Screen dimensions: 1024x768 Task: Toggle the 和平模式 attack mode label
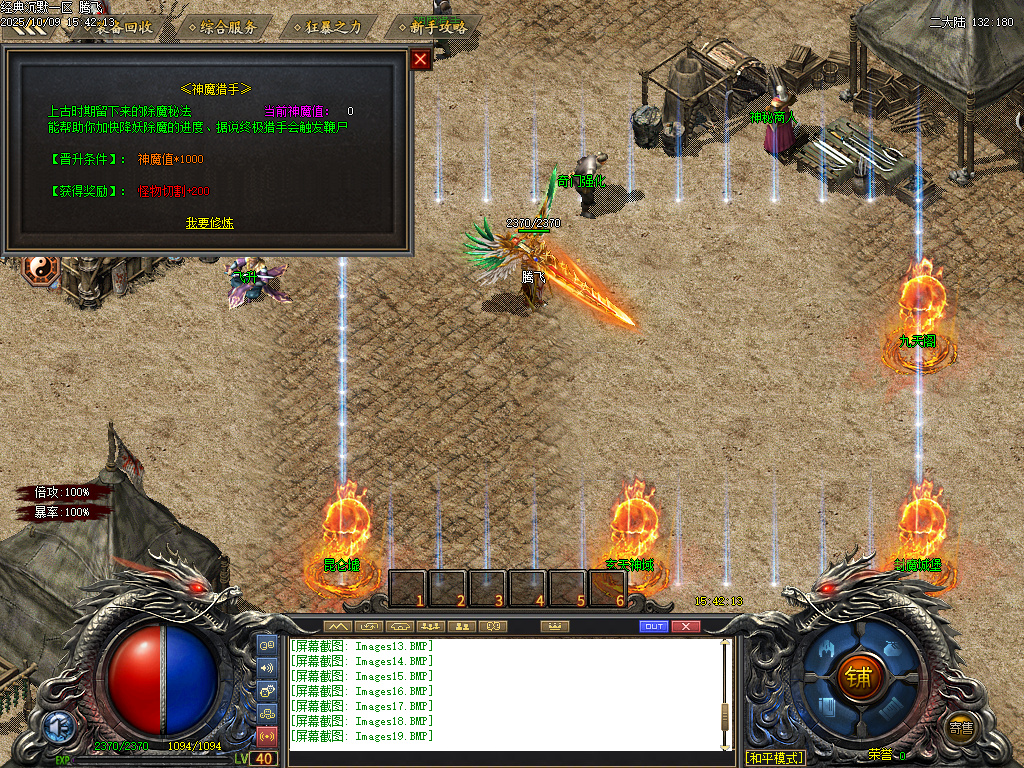click(775, 758)
